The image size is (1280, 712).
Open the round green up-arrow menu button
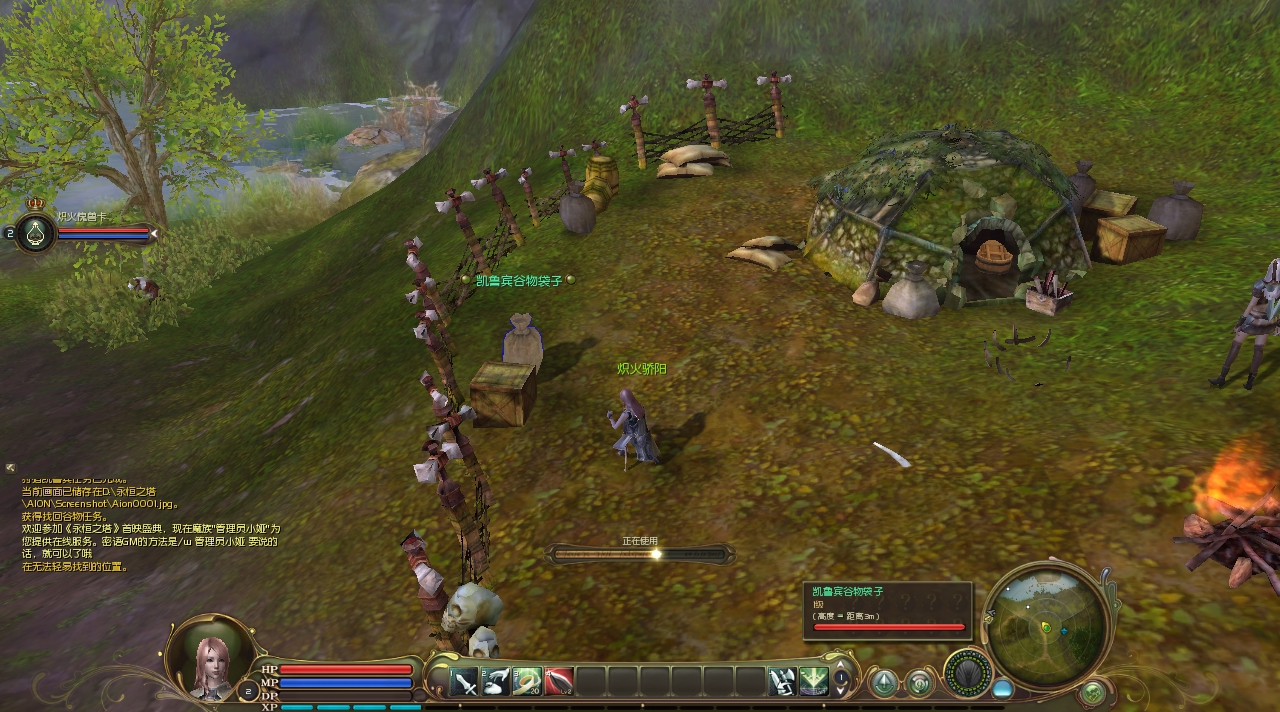tap(884, 683)
